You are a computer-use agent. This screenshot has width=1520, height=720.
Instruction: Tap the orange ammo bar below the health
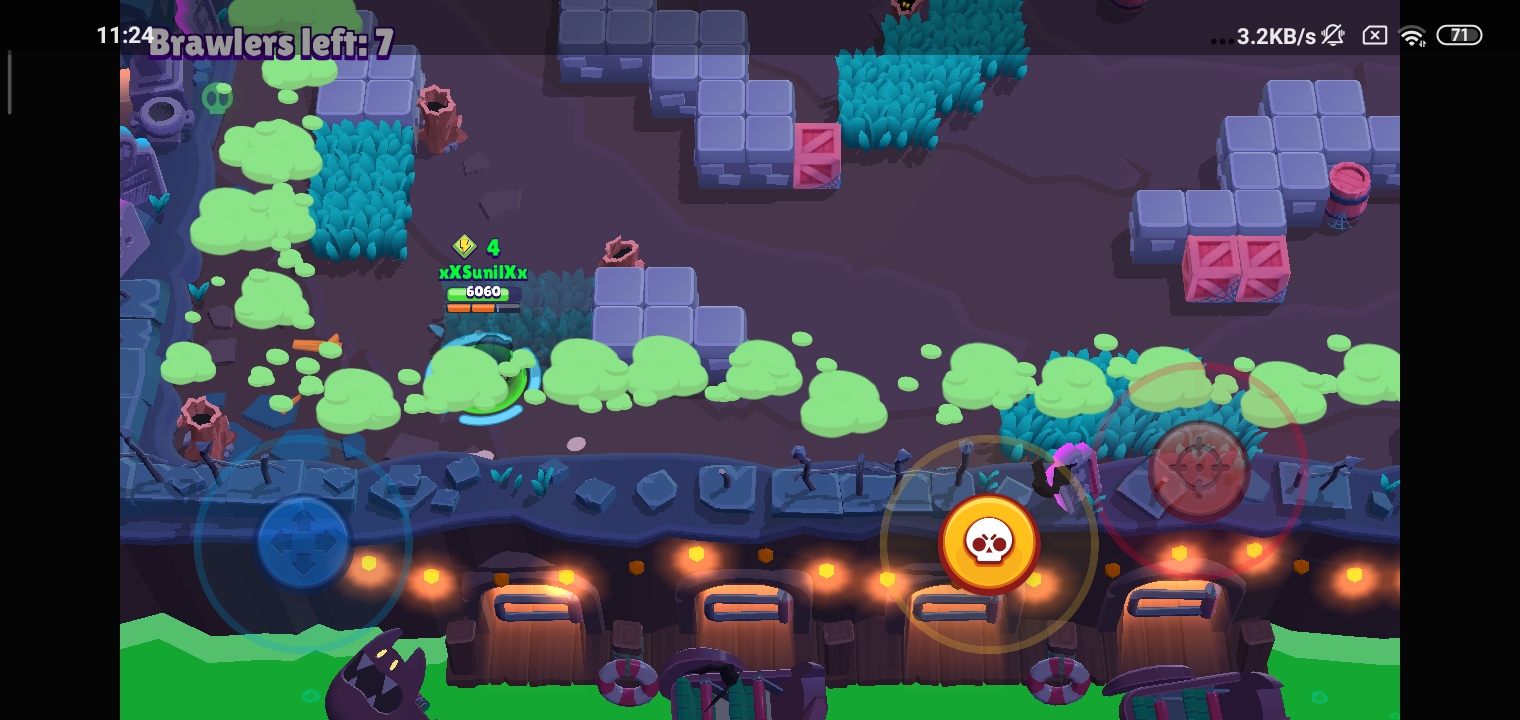tap(482, 307)
